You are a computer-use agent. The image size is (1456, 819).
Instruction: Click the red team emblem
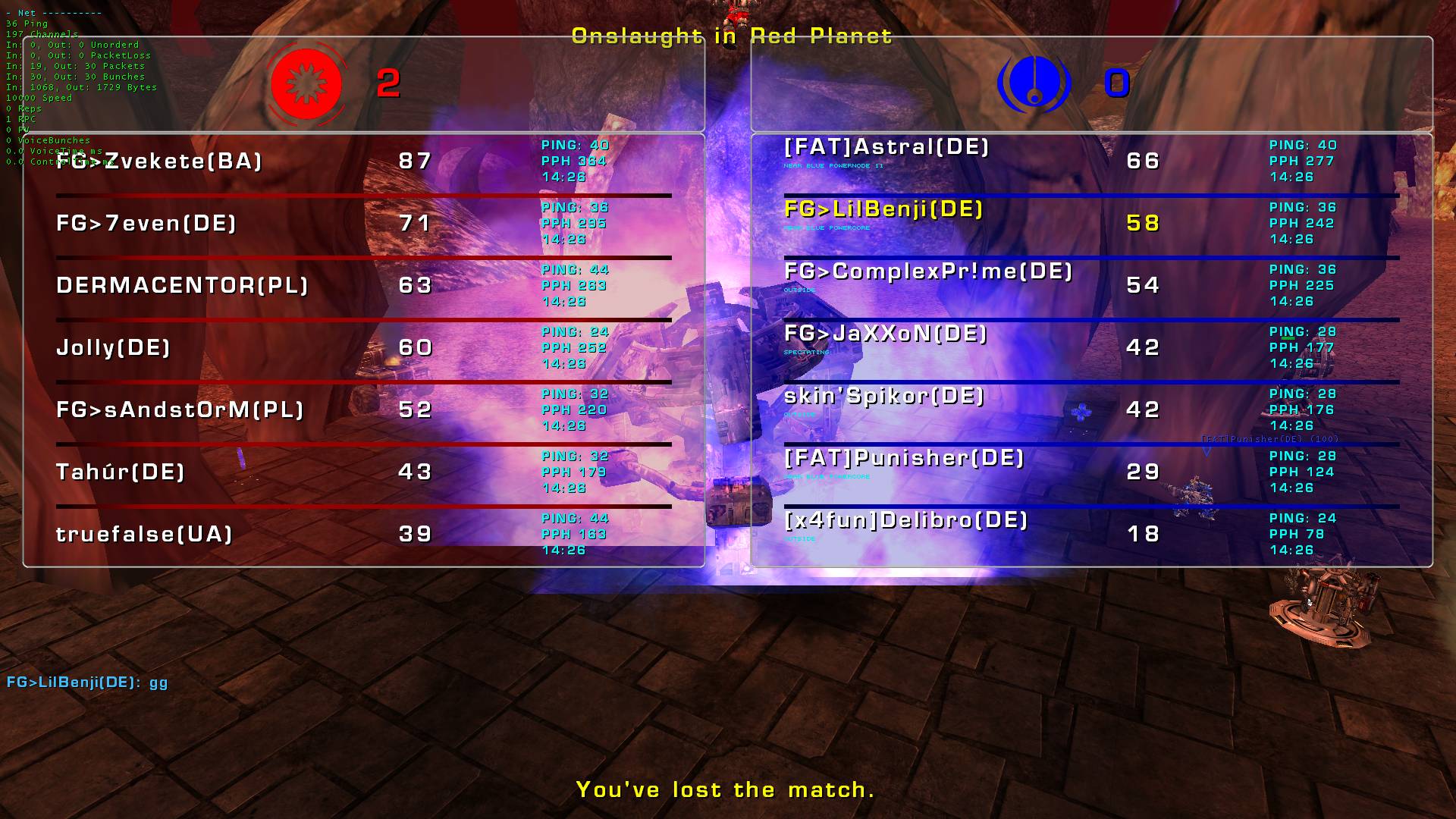click(306, 83)
